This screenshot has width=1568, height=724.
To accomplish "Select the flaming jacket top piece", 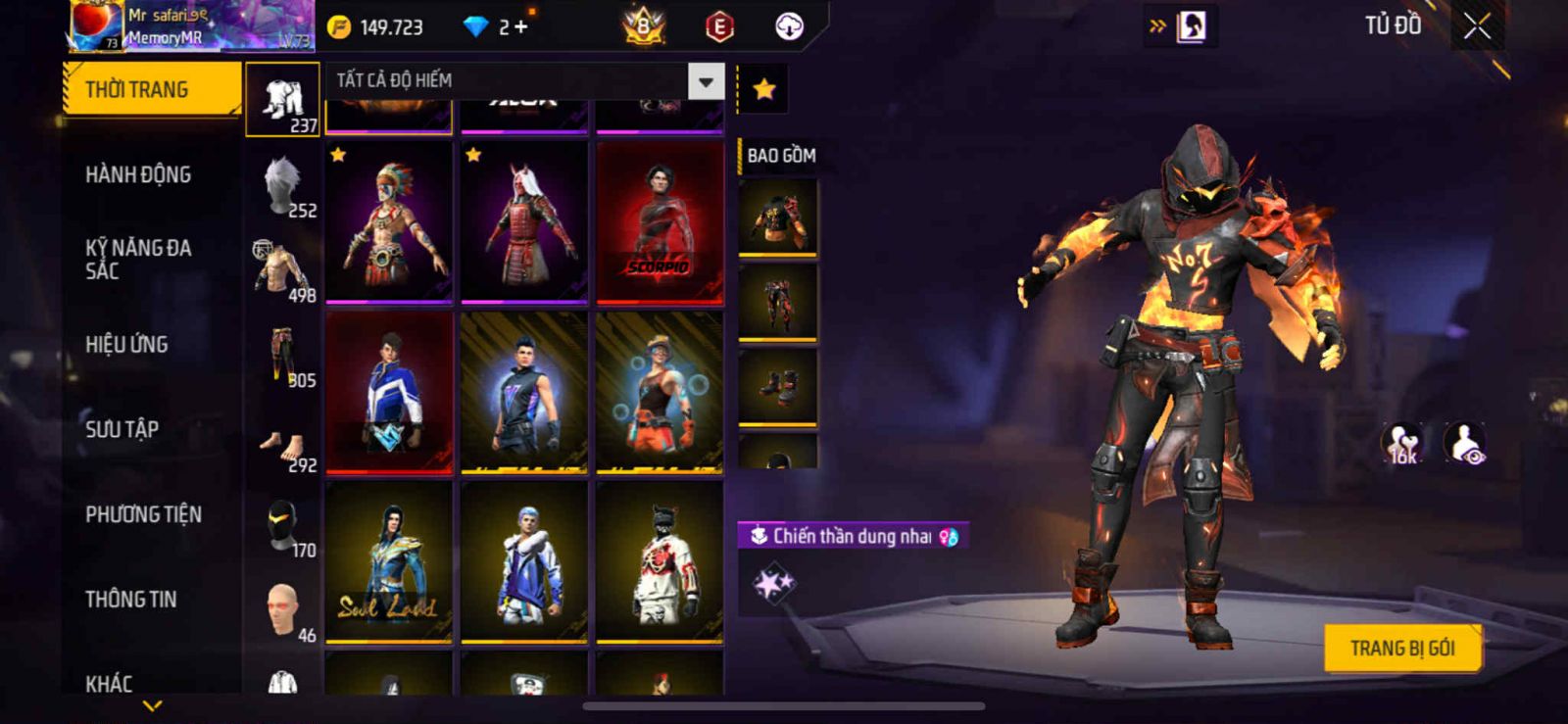I will pyautogui.click(x=778, y=217).
